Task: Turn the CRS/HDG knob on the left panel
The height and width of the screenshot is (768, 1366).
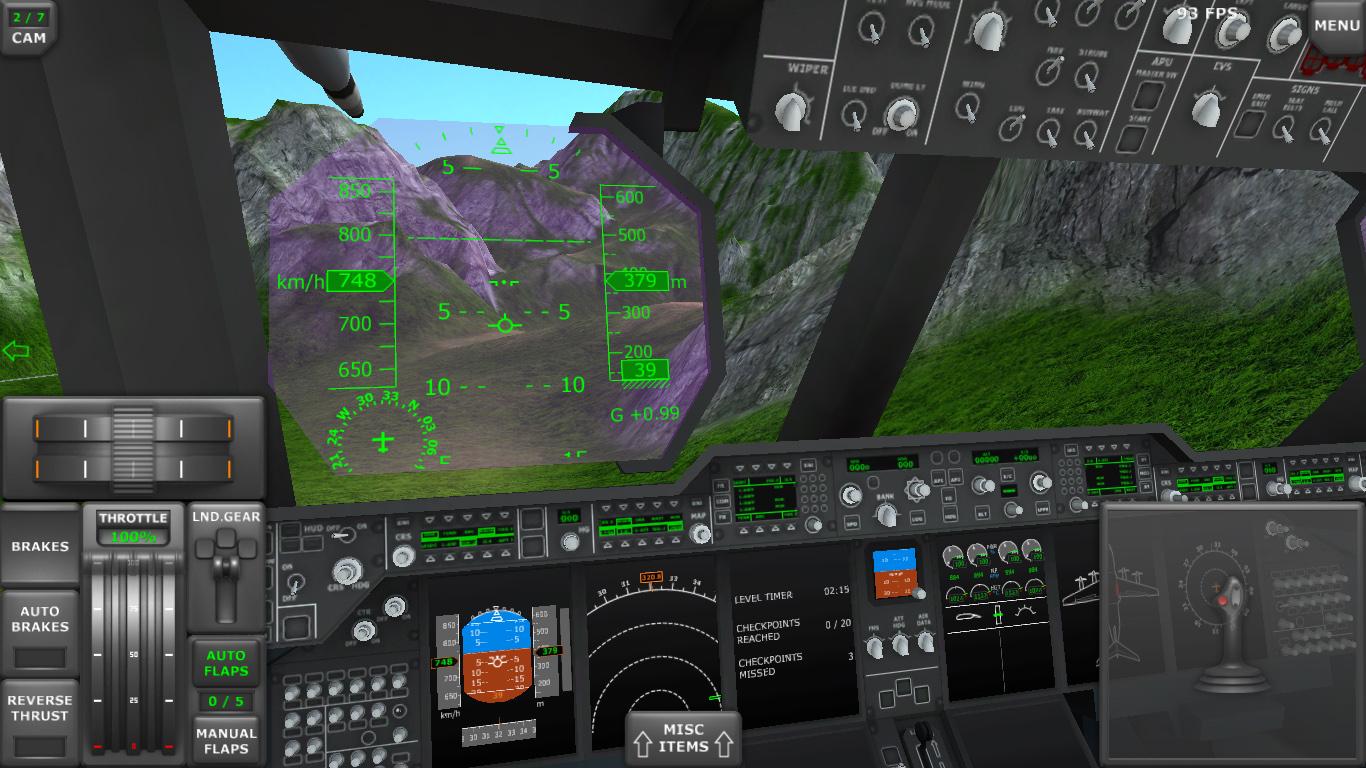Action: pyautogui.click(x=346, y=569)
